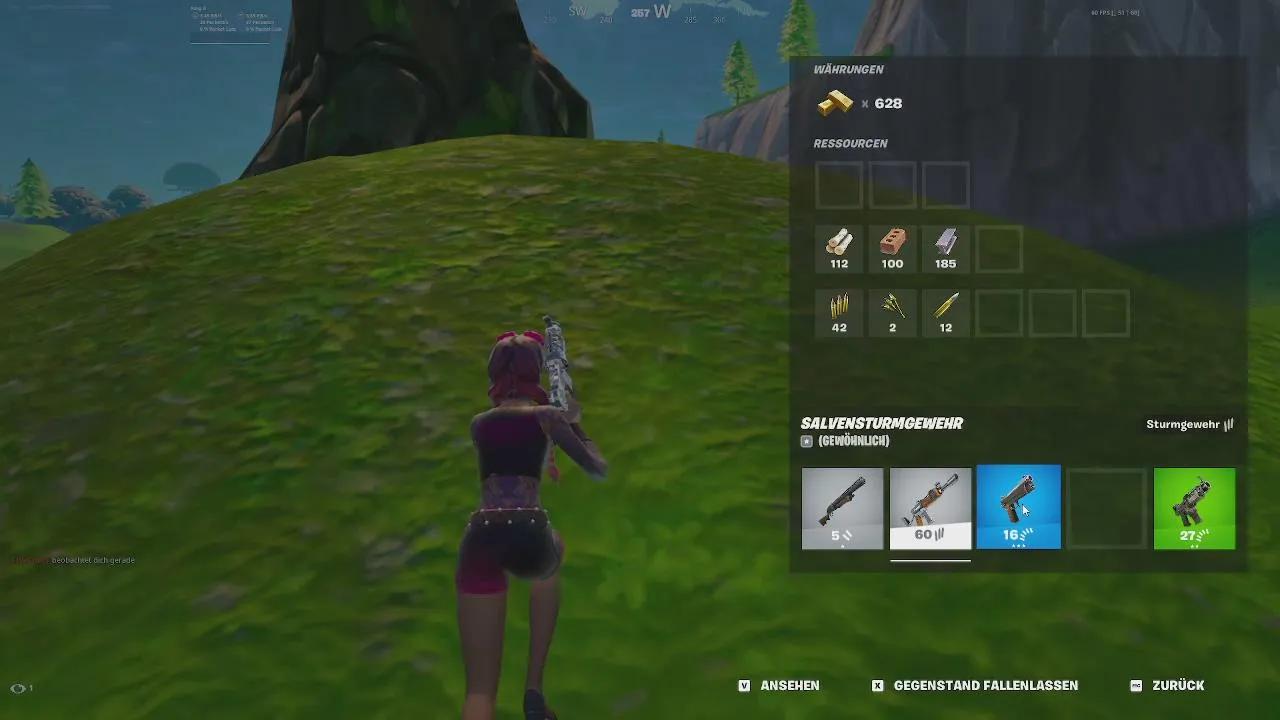Click the Sturmgewehr ammo type badge
This screenshot has height=720, width=1280.
[1190, 423]
